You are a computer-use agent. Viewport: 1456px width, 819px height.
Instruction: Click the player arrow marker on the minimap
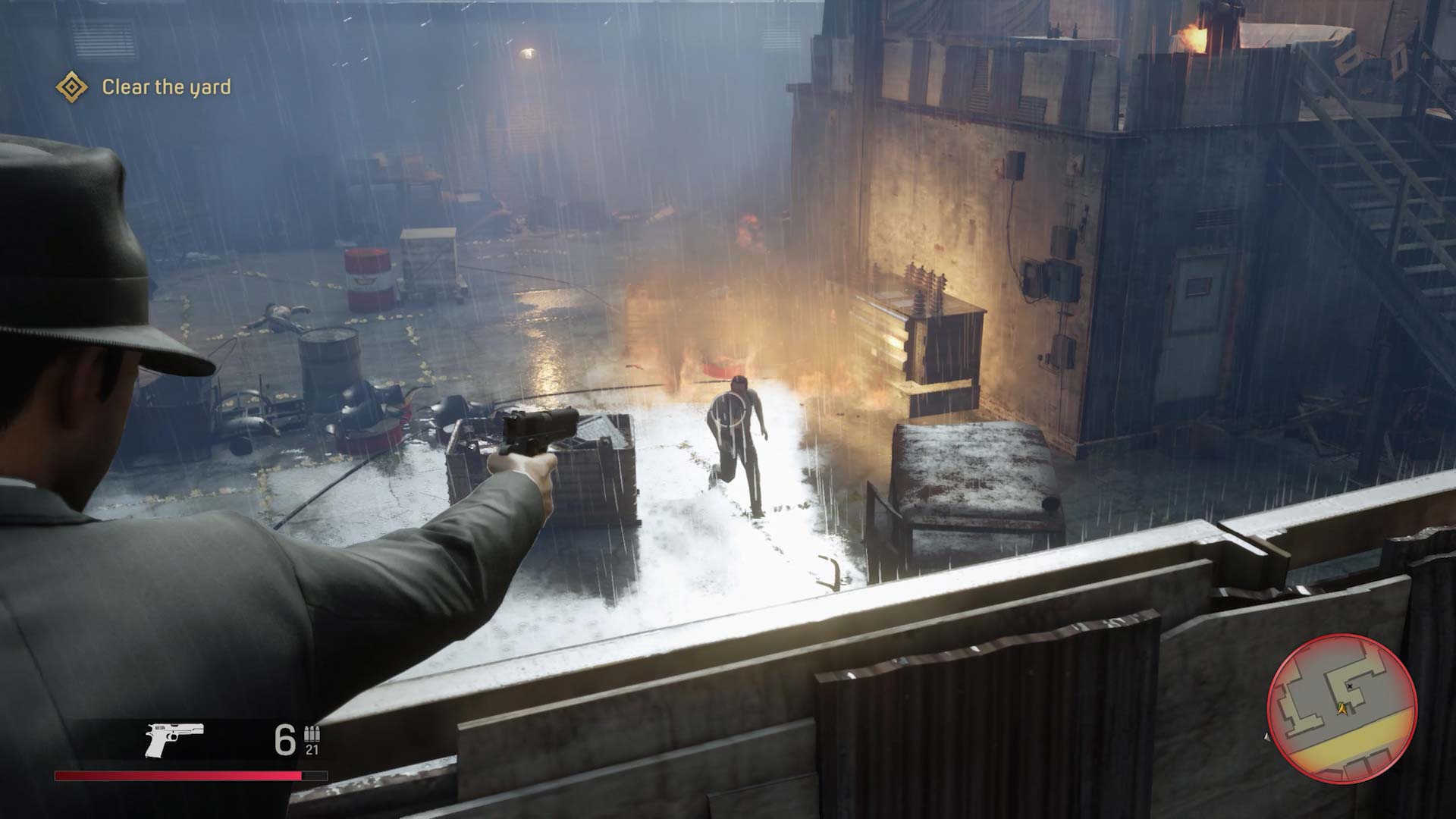[x=1341, y=709]
